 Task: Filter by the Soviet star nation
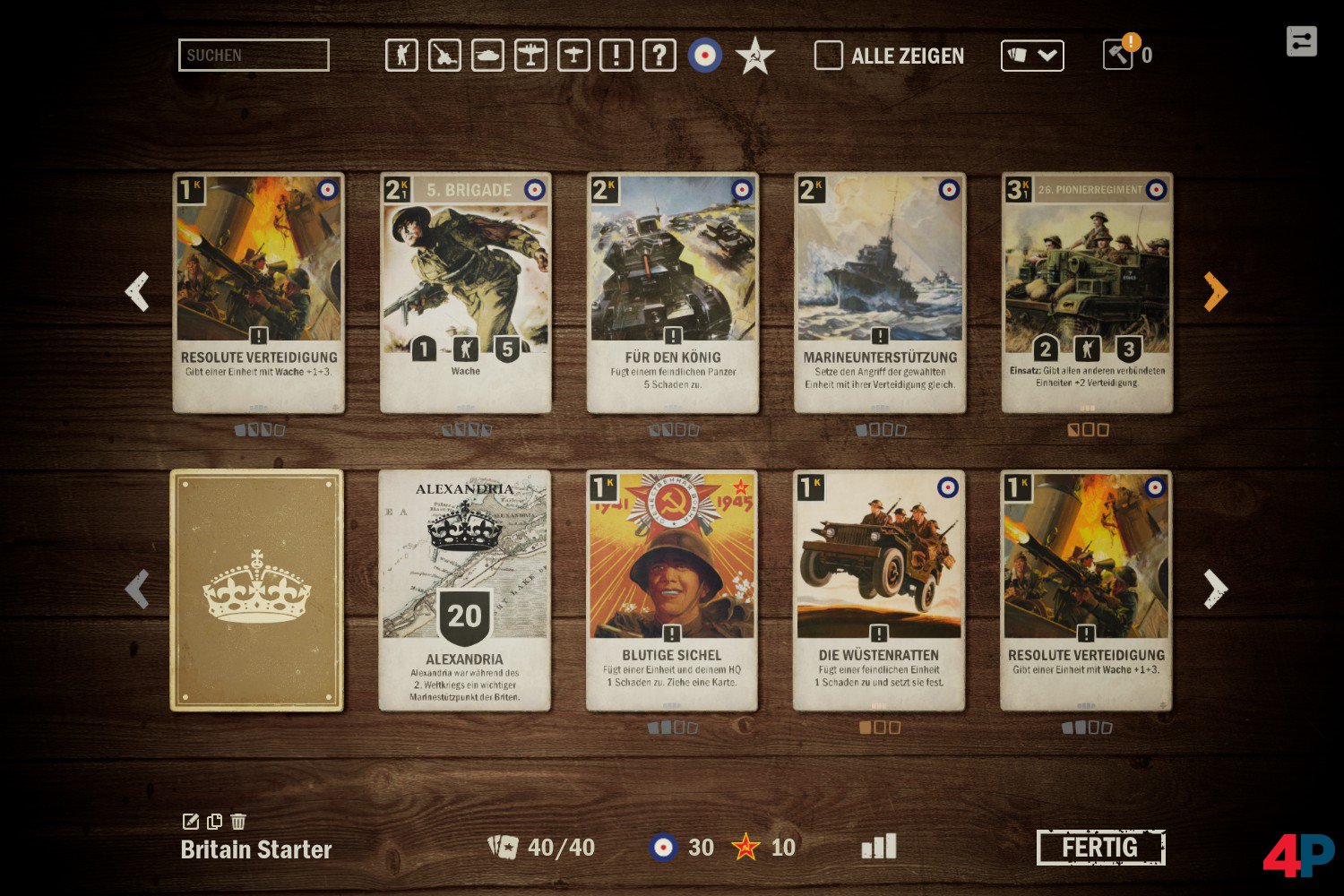755,56
